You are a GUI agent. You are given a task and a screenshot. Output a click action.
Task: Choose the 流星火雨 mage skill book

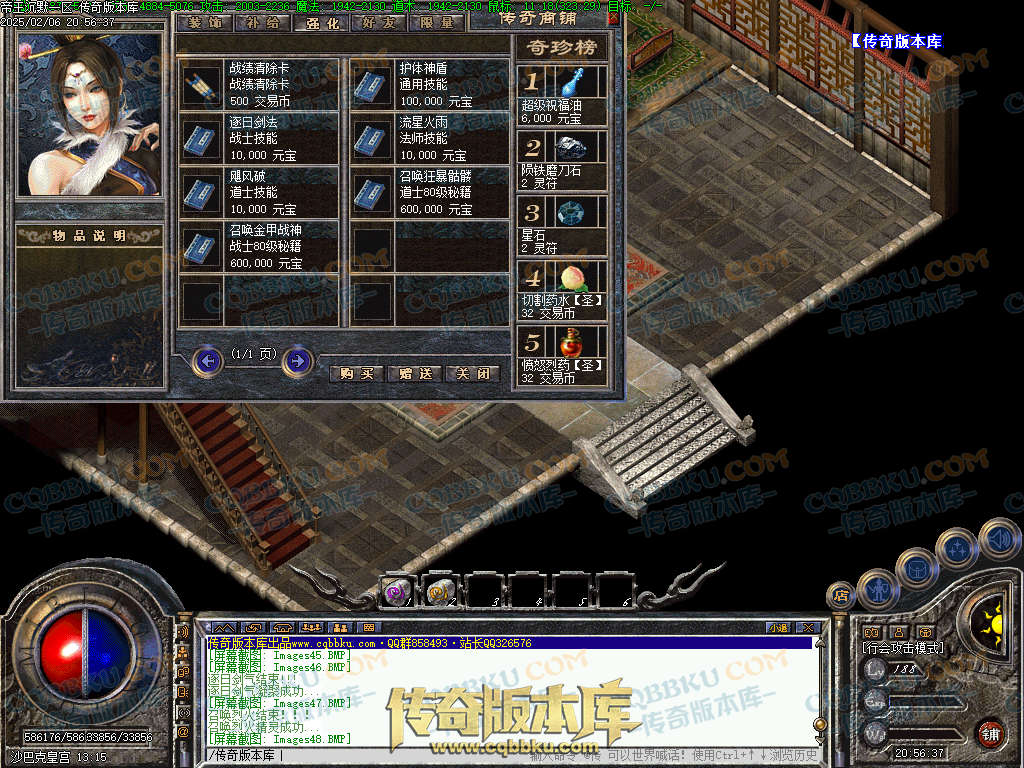[372, 139]
